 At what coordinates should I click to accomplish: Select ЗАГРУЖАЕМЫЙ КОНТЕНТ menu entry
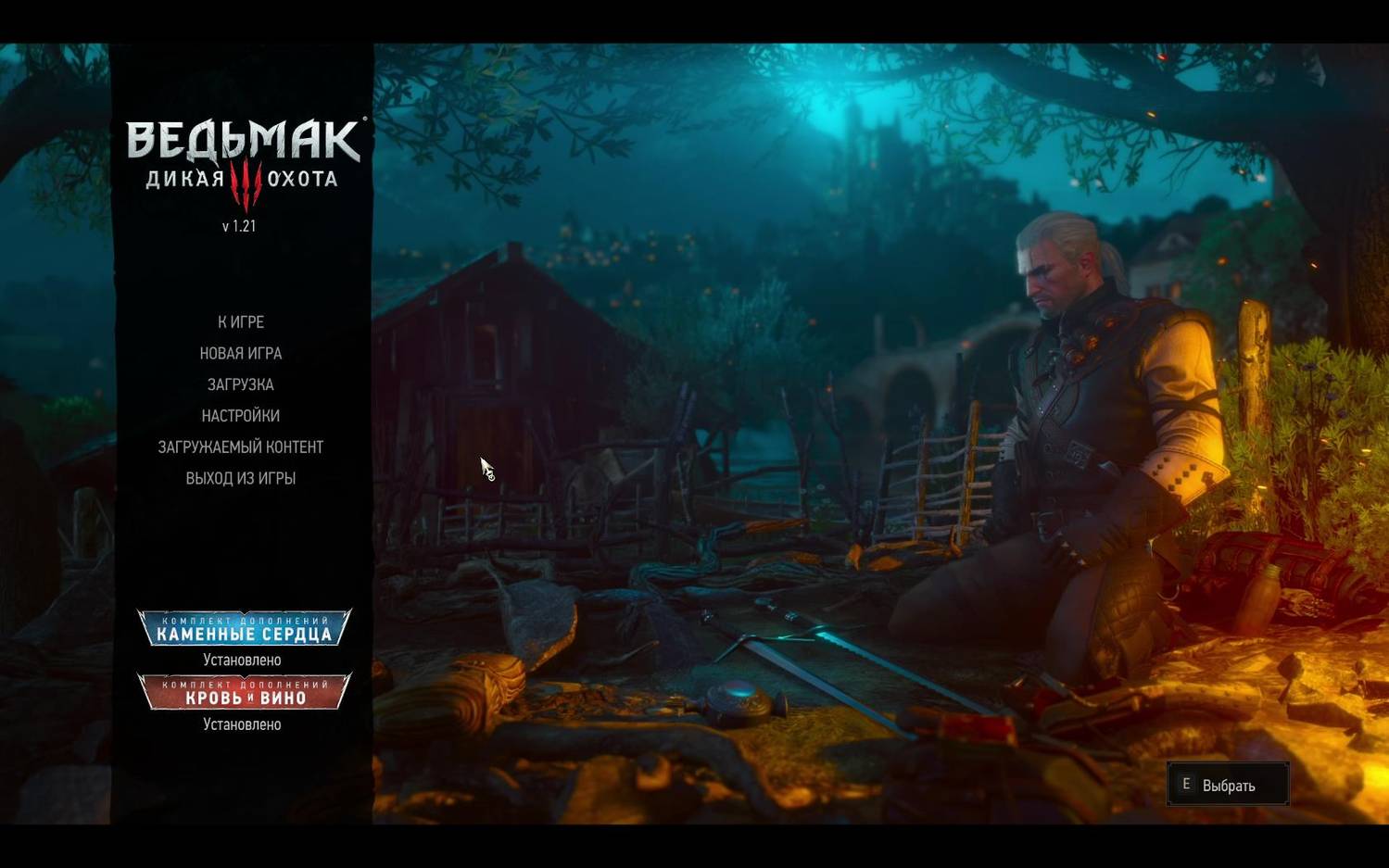pyautogui.click(x=240, y=447)
